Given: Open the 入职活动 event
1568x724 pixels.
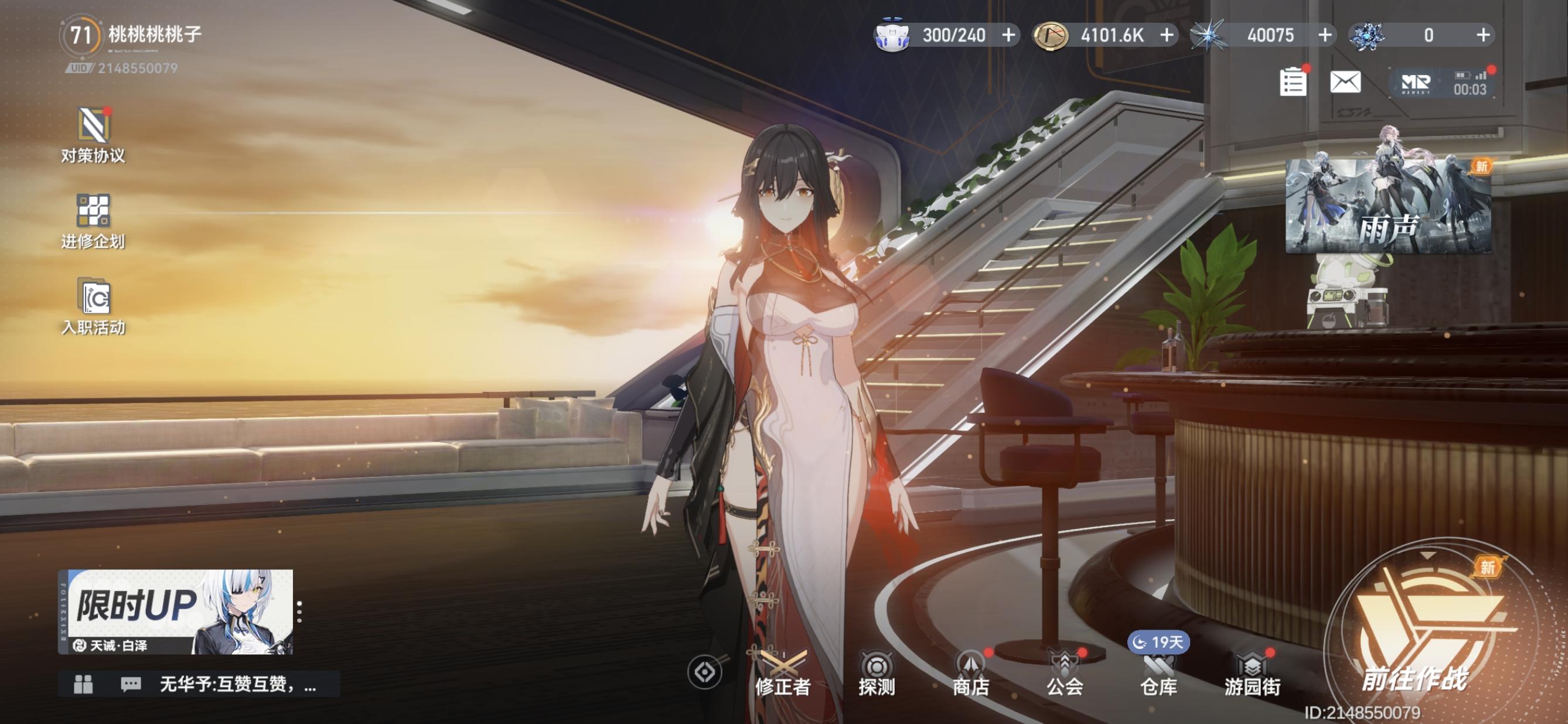Looking at the screenshot, I should (x=93, y=306).
